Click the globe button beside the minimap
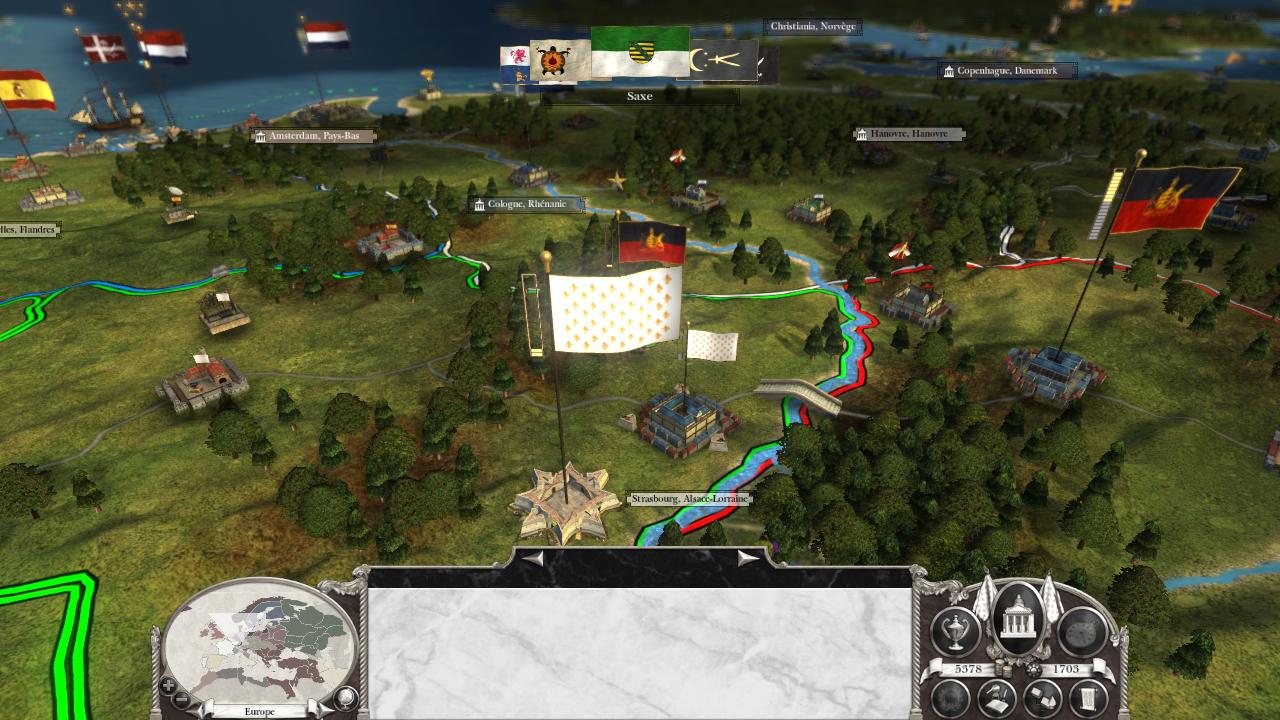This screenshot has height=720, width=1280. click(346, 697)
